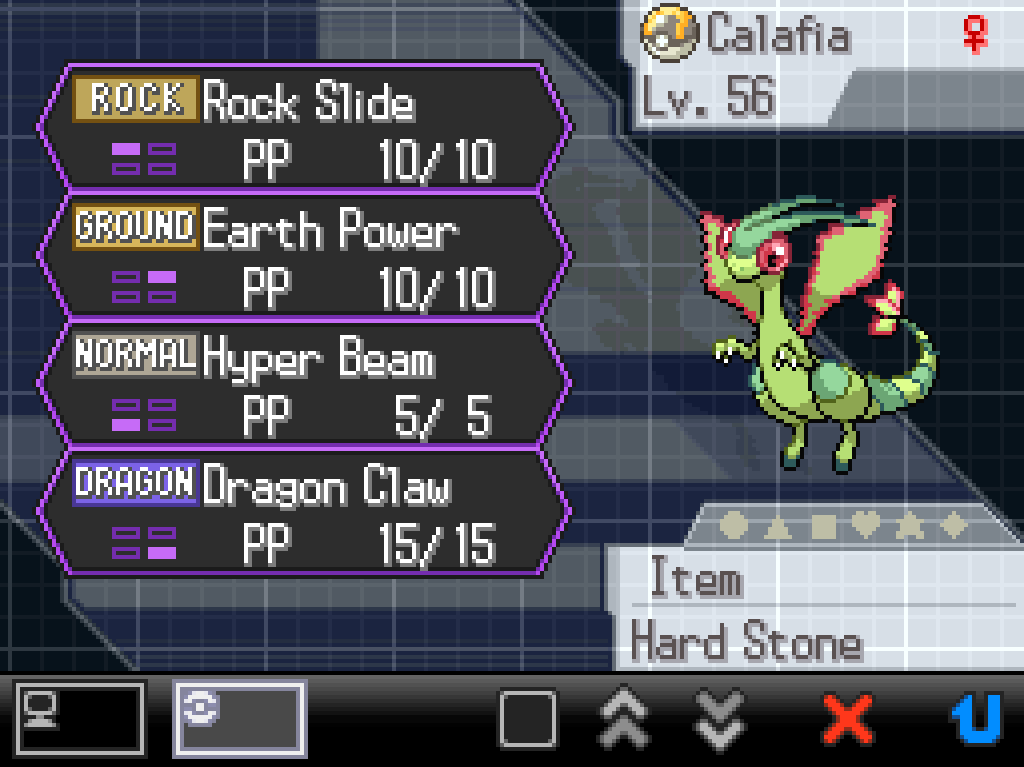Toggle the empty square box button
Image resolution: width=1024 pixels, height=767 pixels.
pyautogui.click(x=527, y=718)
